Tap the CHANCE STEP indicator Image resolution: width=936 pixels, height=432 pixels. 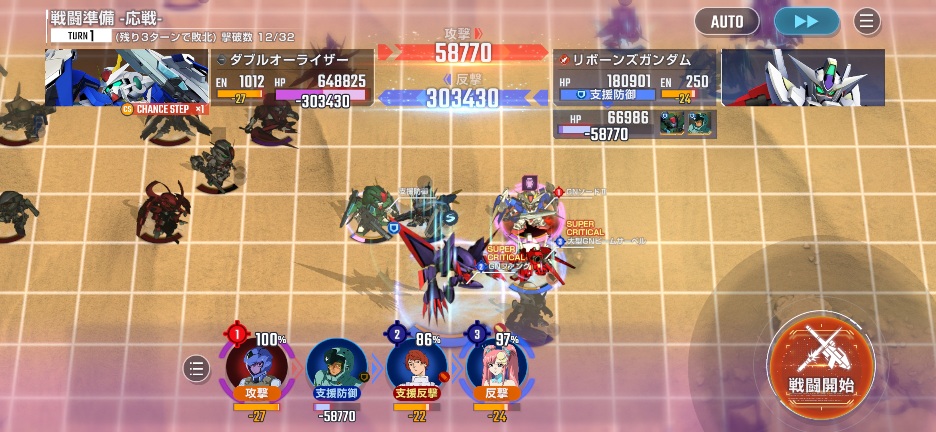(163, 108)
